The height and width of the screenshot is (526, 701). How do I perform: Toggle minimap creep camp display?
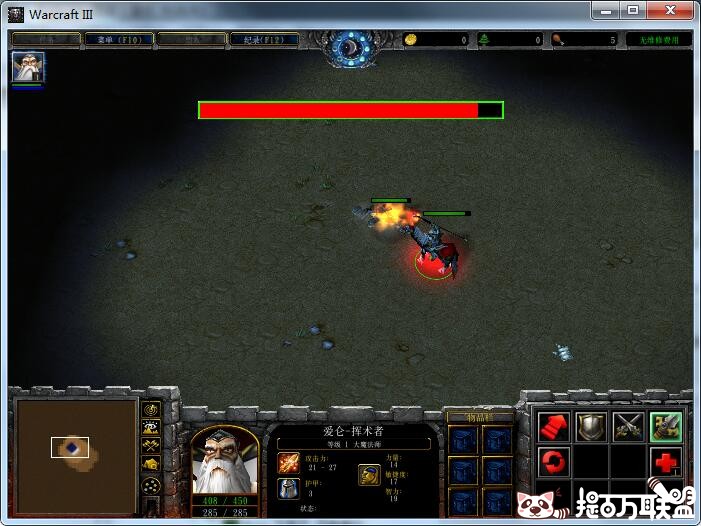tap(151, 463)
